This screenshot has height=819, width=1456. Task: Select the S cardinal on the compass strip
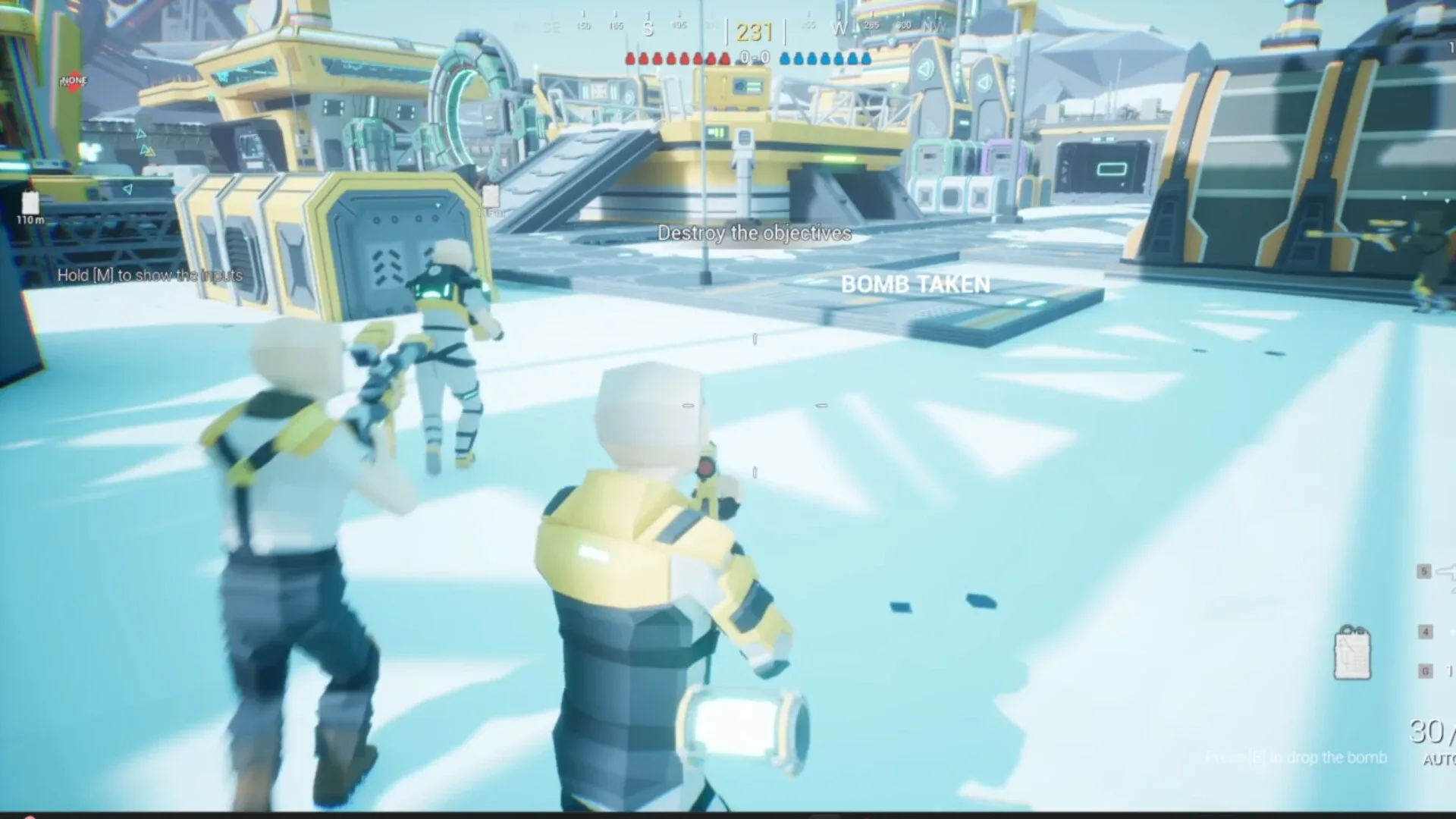coord(647,27)
